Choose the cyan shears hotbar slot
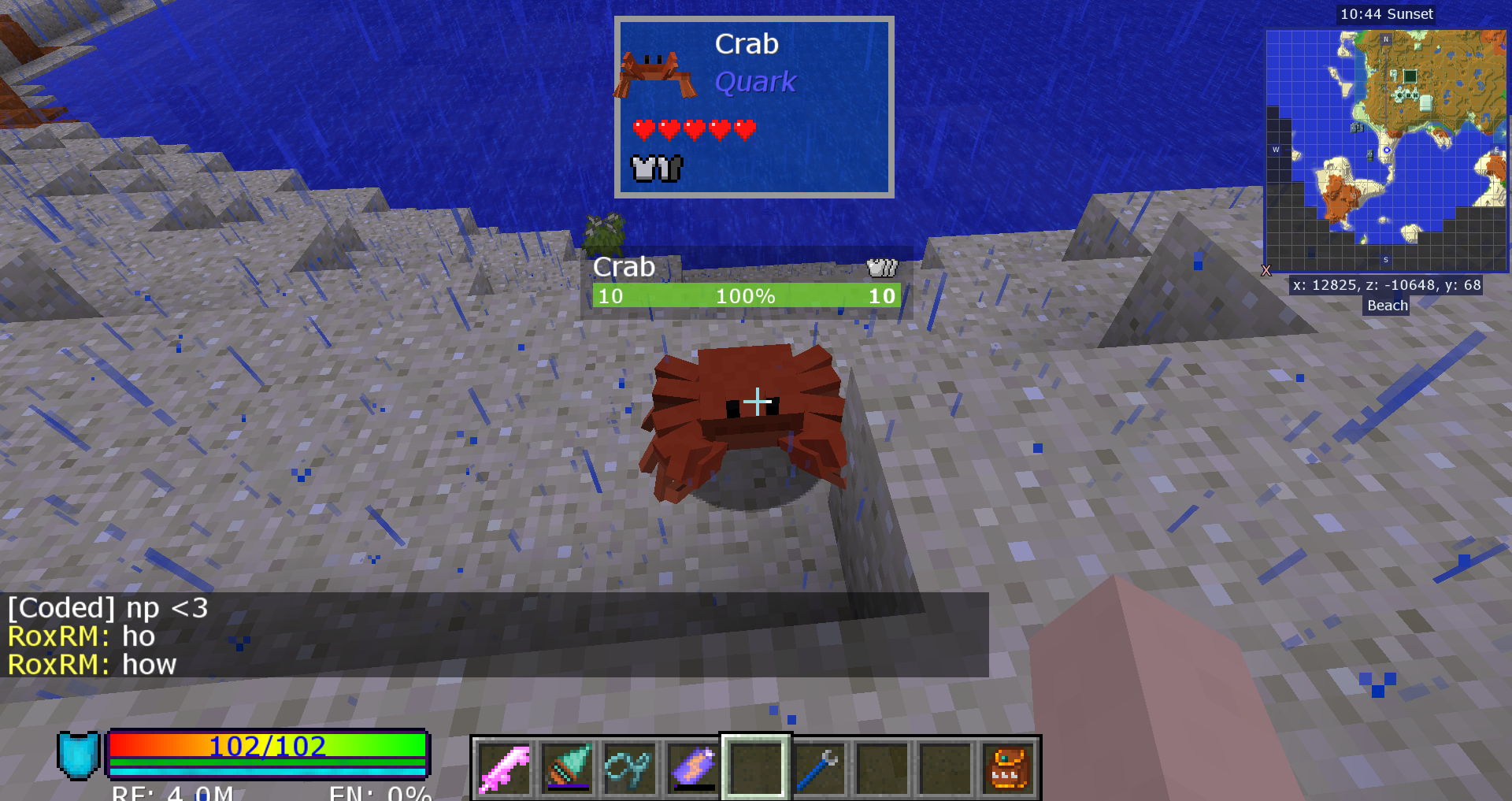Screen dimensions: 1512x801 click(629, 768)
